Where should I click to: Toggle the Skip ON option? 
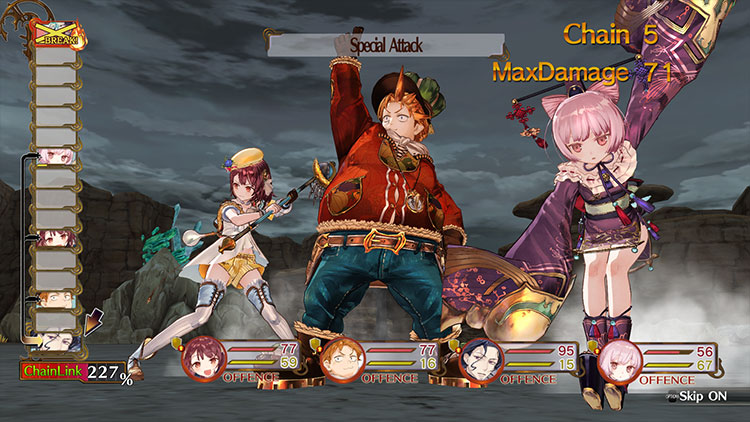tap(708, 398)
